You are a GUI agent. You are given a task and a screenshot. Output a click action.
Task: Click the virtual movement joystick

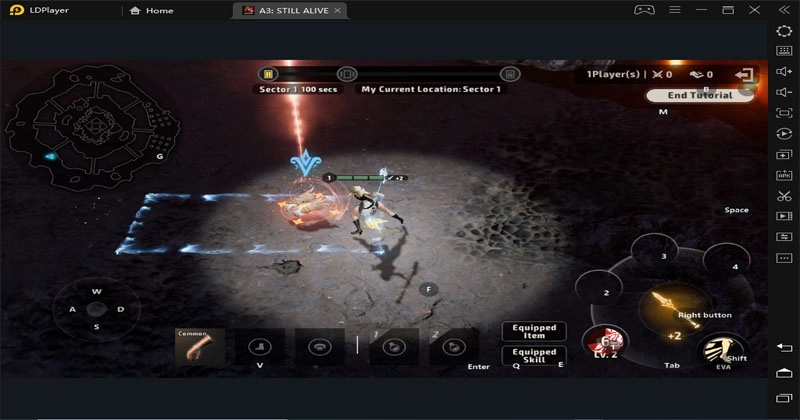97,309
